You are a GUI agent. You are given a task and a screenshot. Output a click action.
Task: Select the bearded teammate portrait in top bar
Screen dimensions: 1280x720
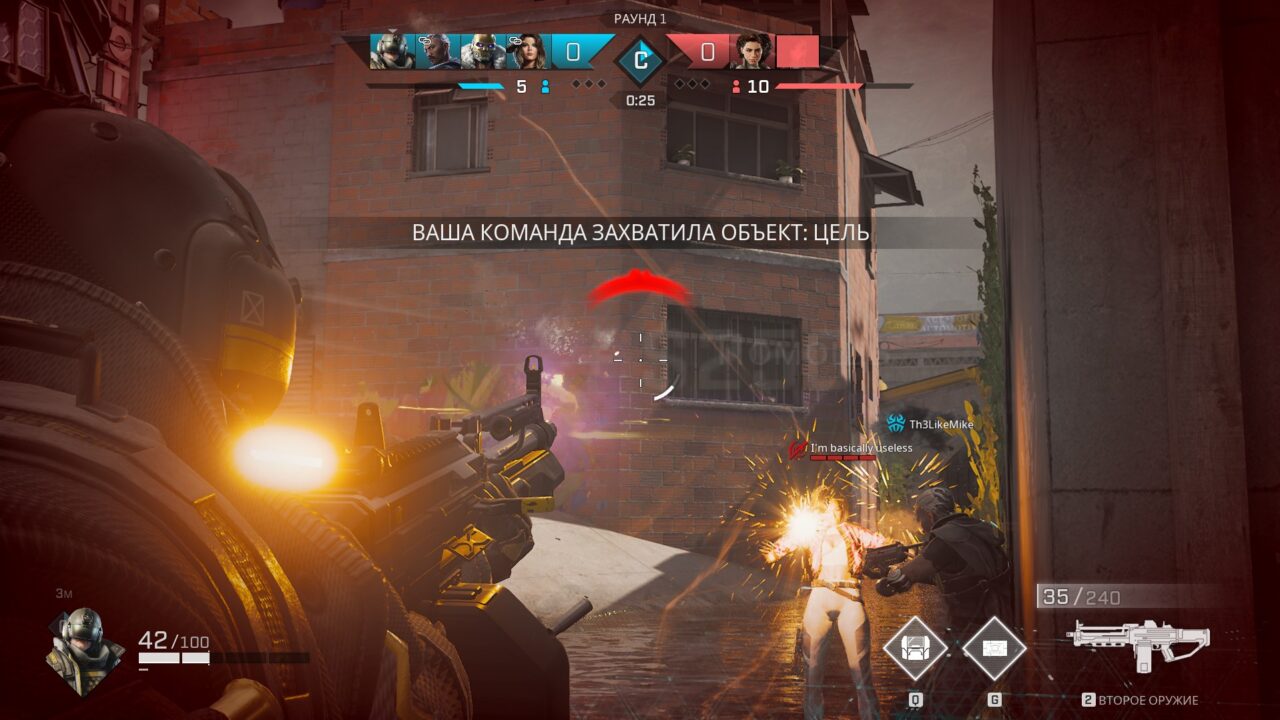437,51
